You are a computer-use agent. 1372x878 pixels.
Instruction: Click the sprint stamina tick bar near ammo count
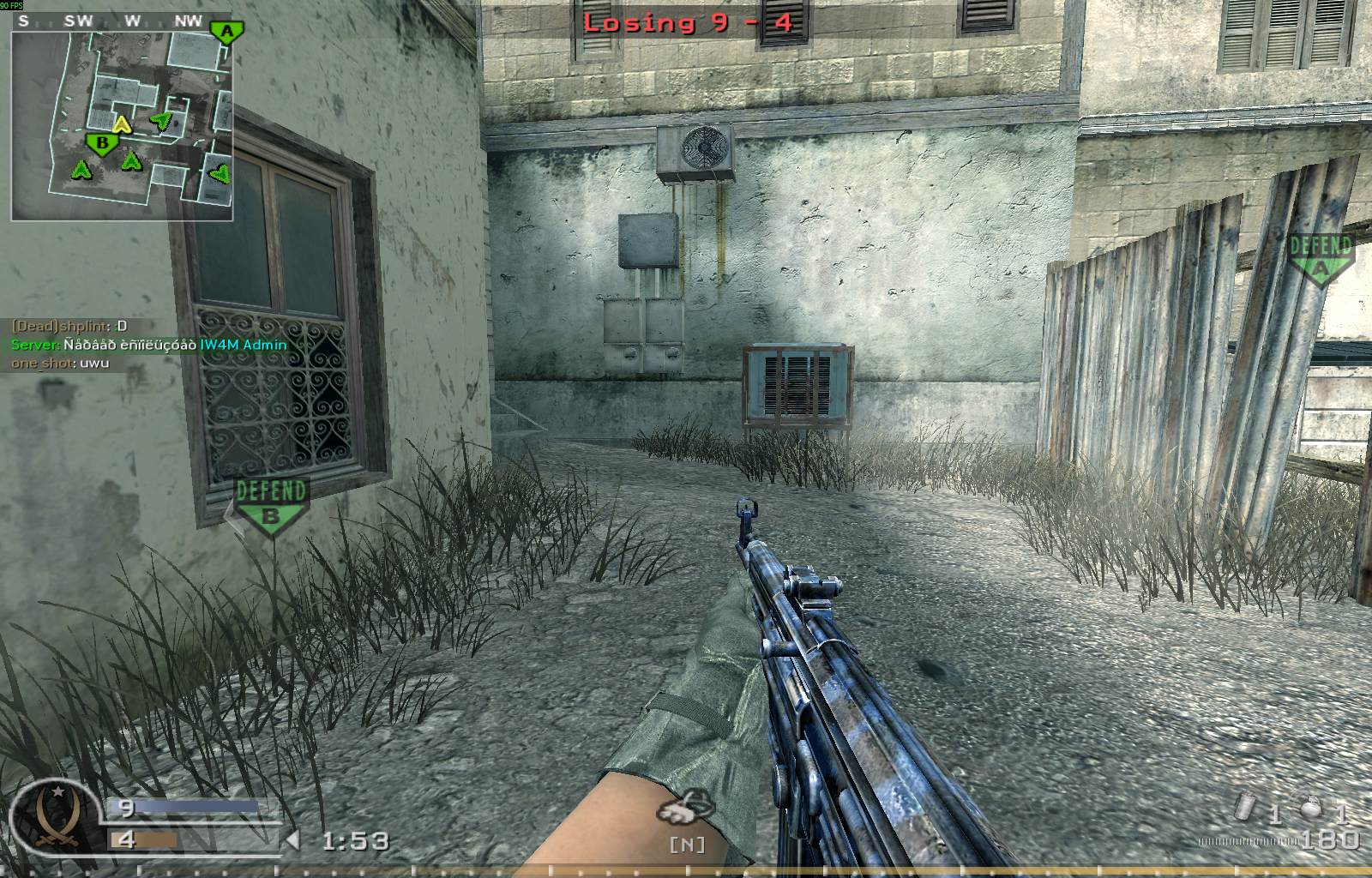(1249, 840)
